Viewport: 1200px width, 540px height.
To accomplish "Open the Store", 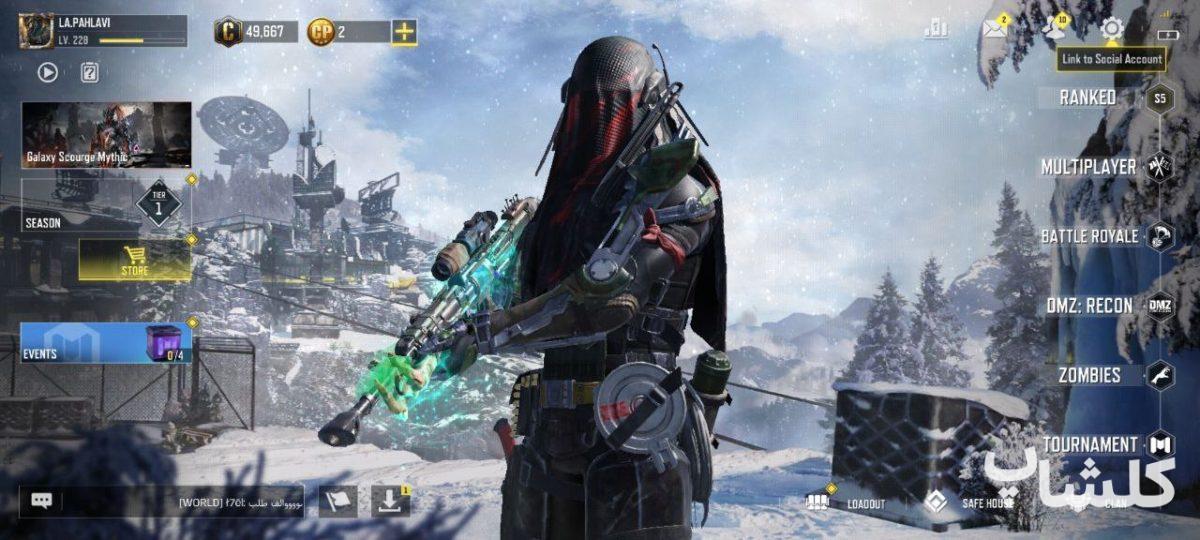I will (135, 259).
